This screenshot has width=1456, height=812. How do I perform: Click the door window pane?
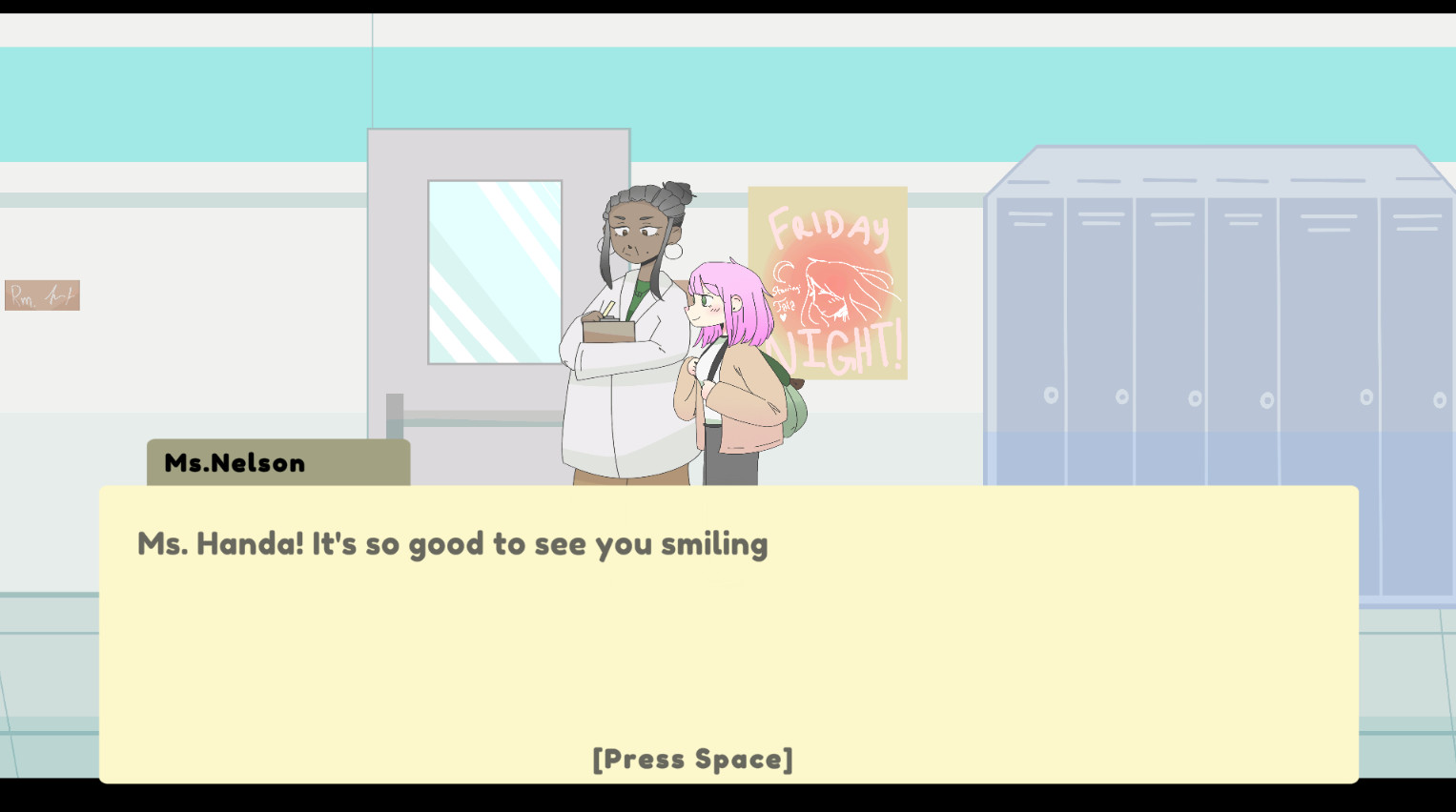tap(494, 272)
